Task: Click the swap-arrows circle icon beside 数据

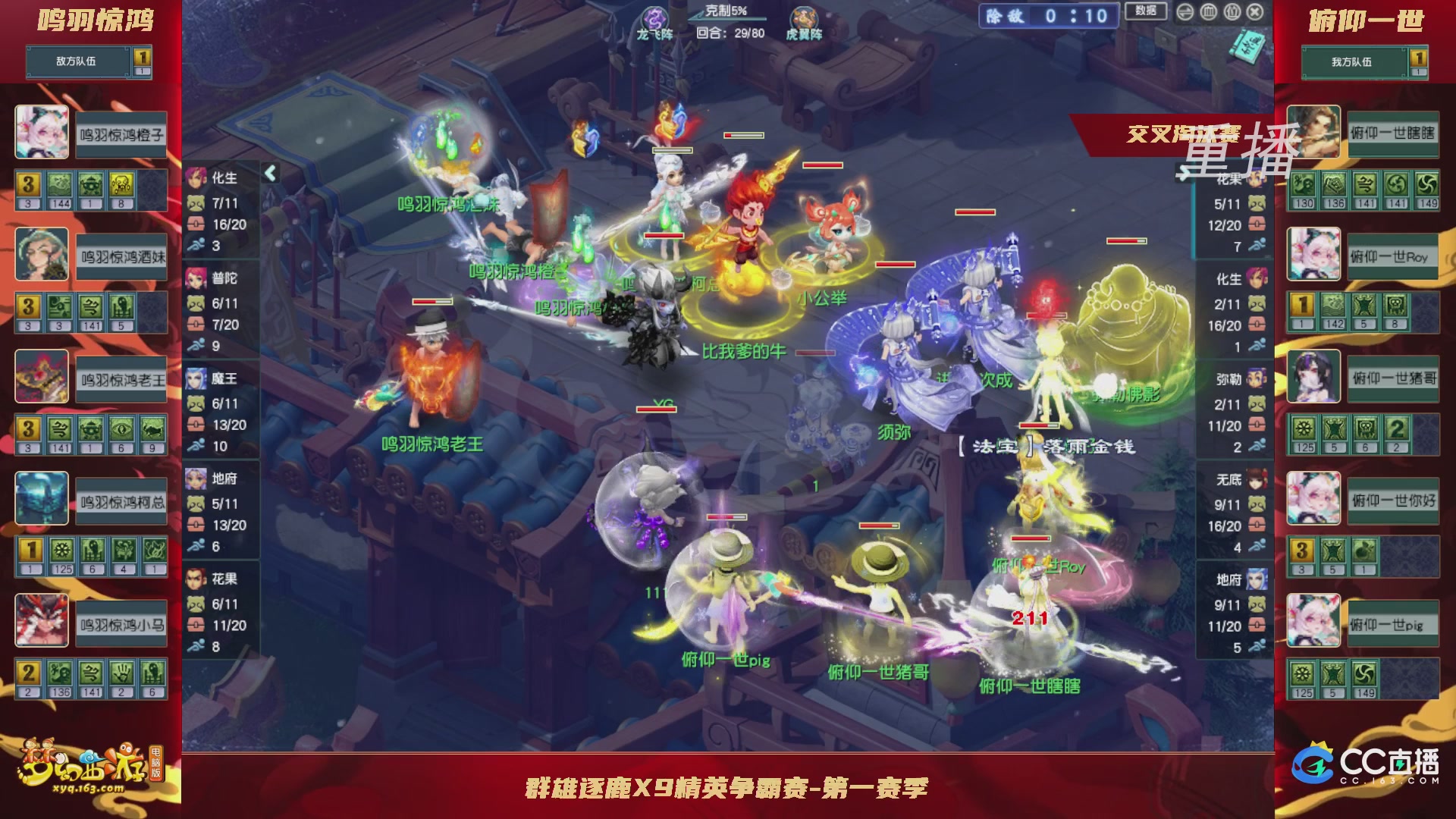Action: point(1185,11)
